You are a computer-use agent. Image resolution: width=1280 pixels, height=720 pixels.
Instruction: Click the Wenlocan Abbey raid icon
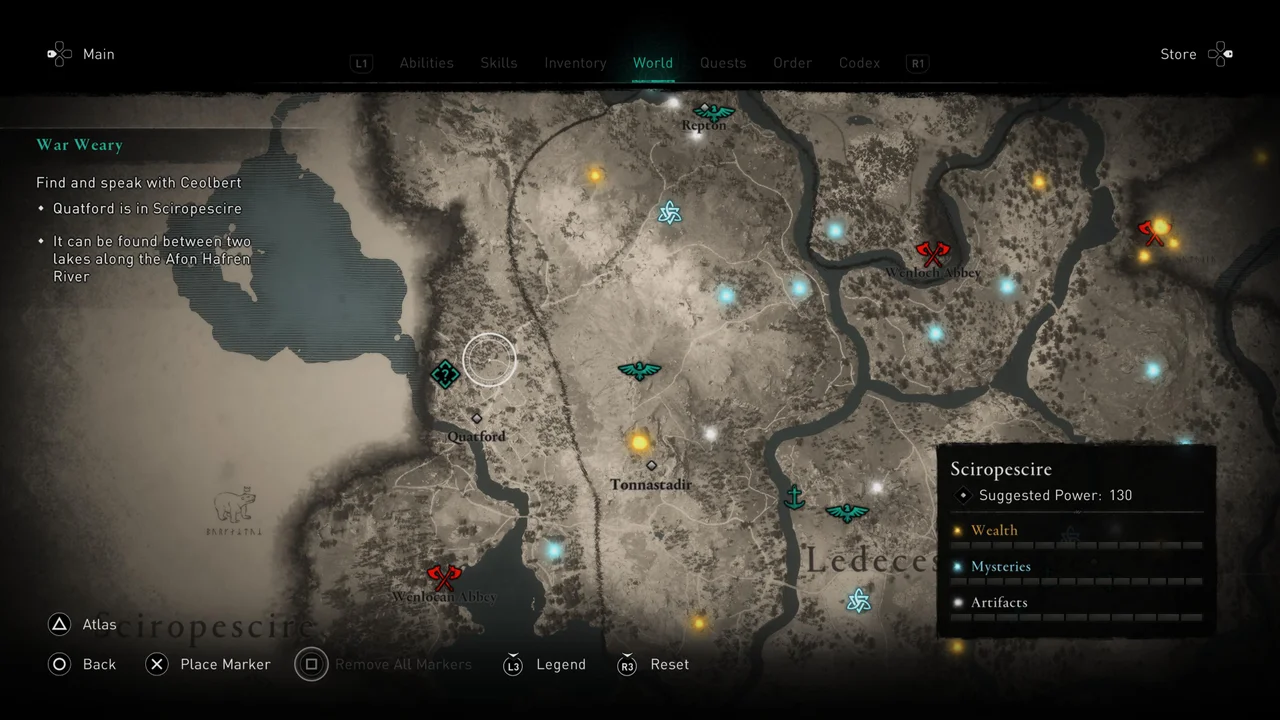443,578
